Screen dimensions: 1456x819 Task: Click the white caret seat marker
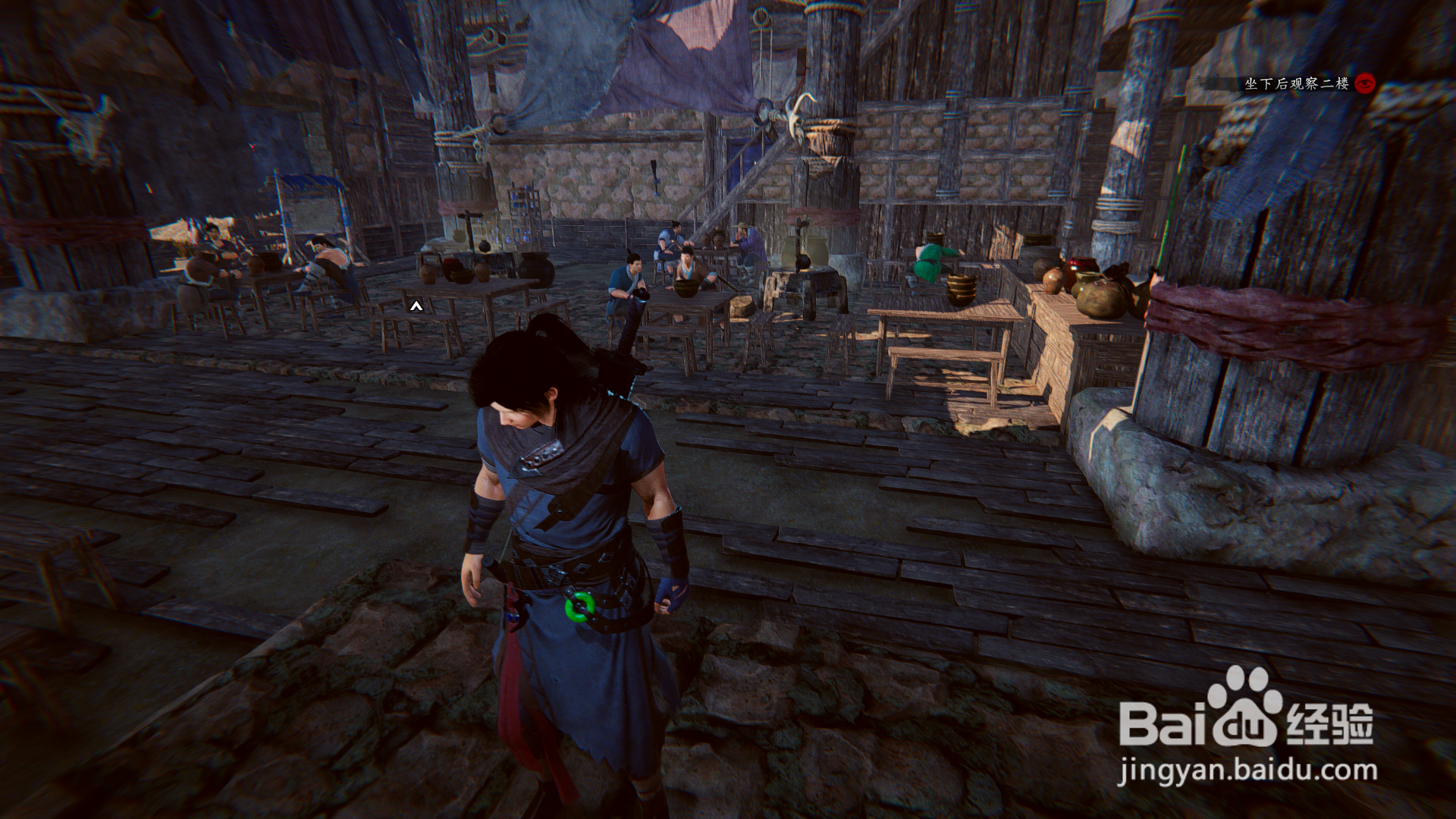click(416, 306)
